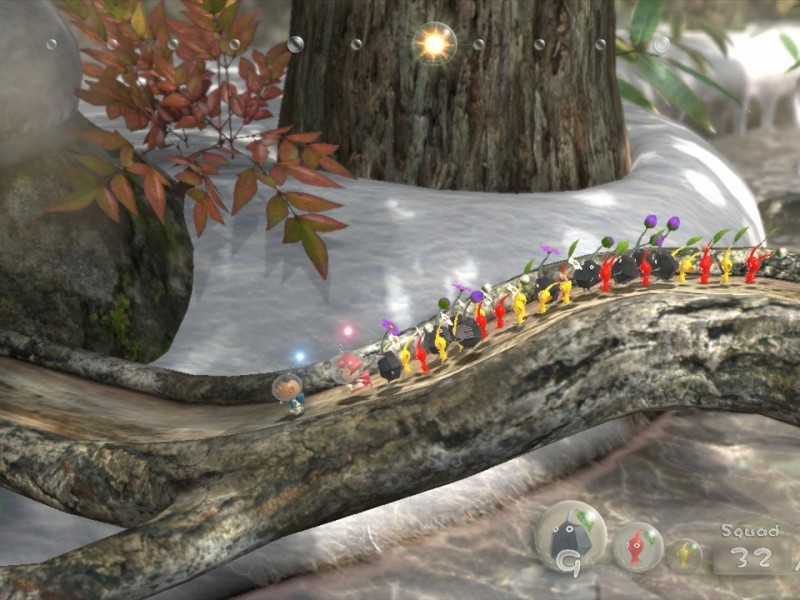Viewport: 800px width, 600px height.
Task: Switch to the Red Pikmin bubble
Action: 637,547
